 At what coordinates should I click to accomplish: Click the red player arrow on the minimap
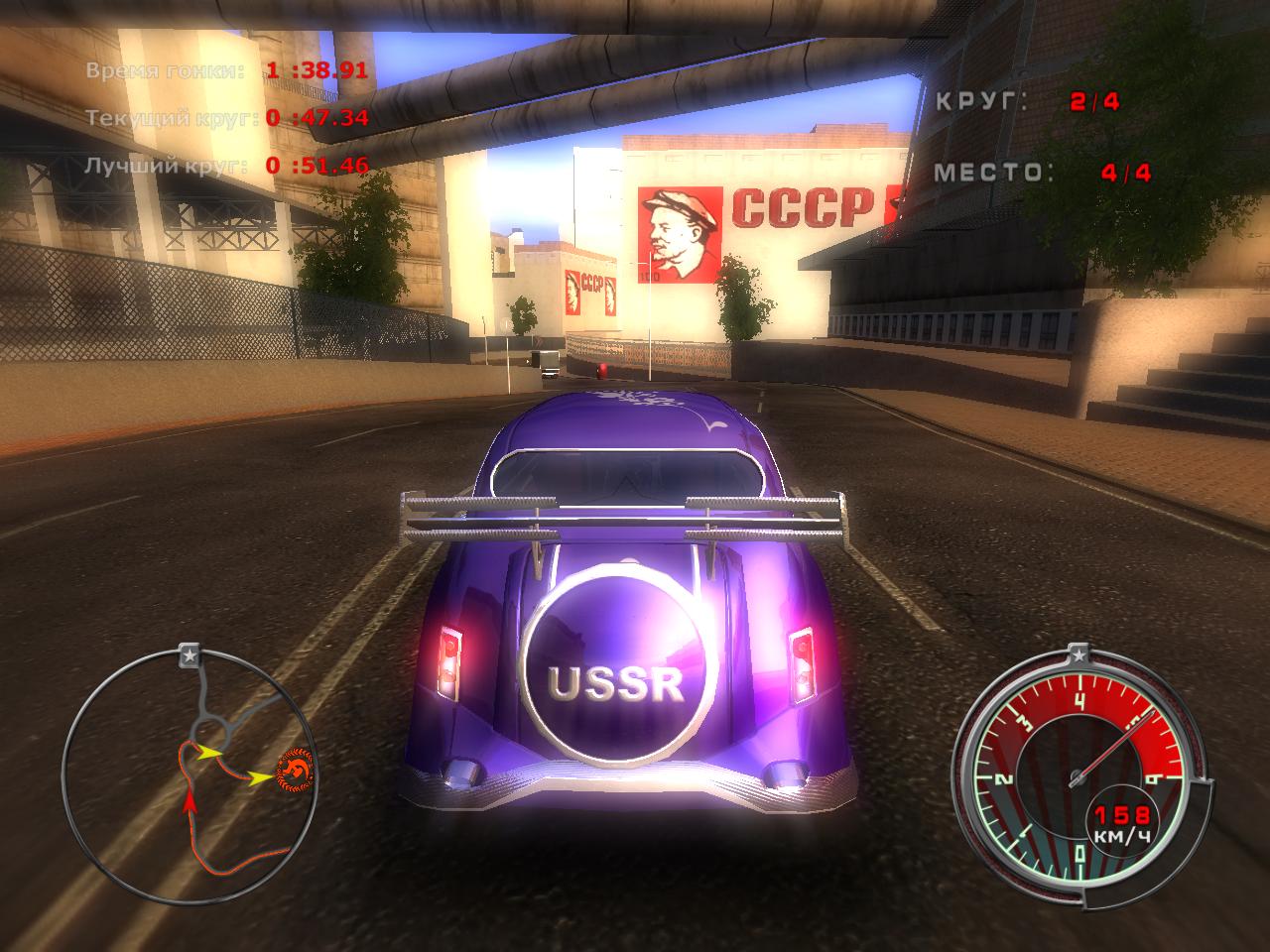coord(189,800)
